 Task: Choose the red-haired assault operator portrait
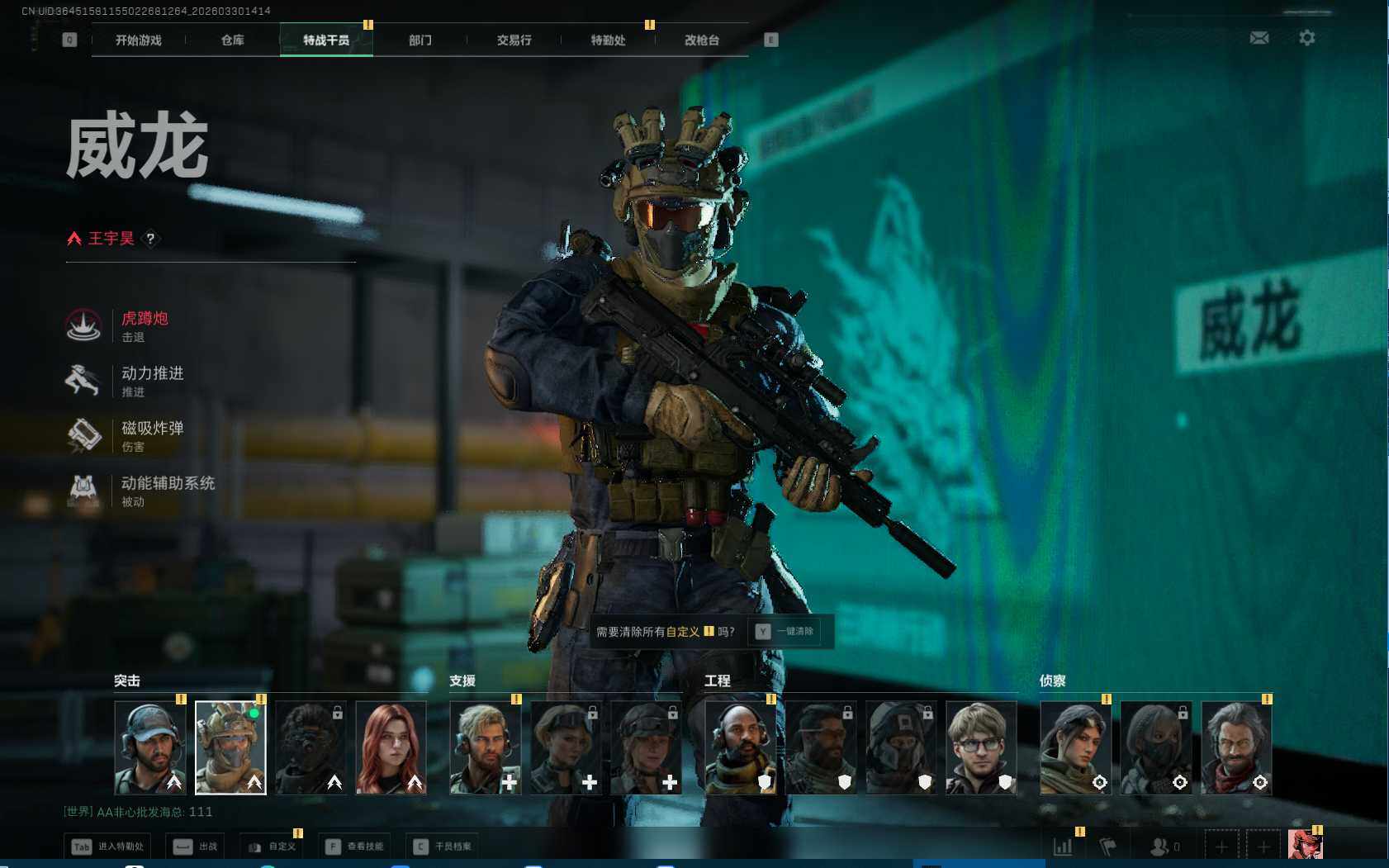point(391,747)
